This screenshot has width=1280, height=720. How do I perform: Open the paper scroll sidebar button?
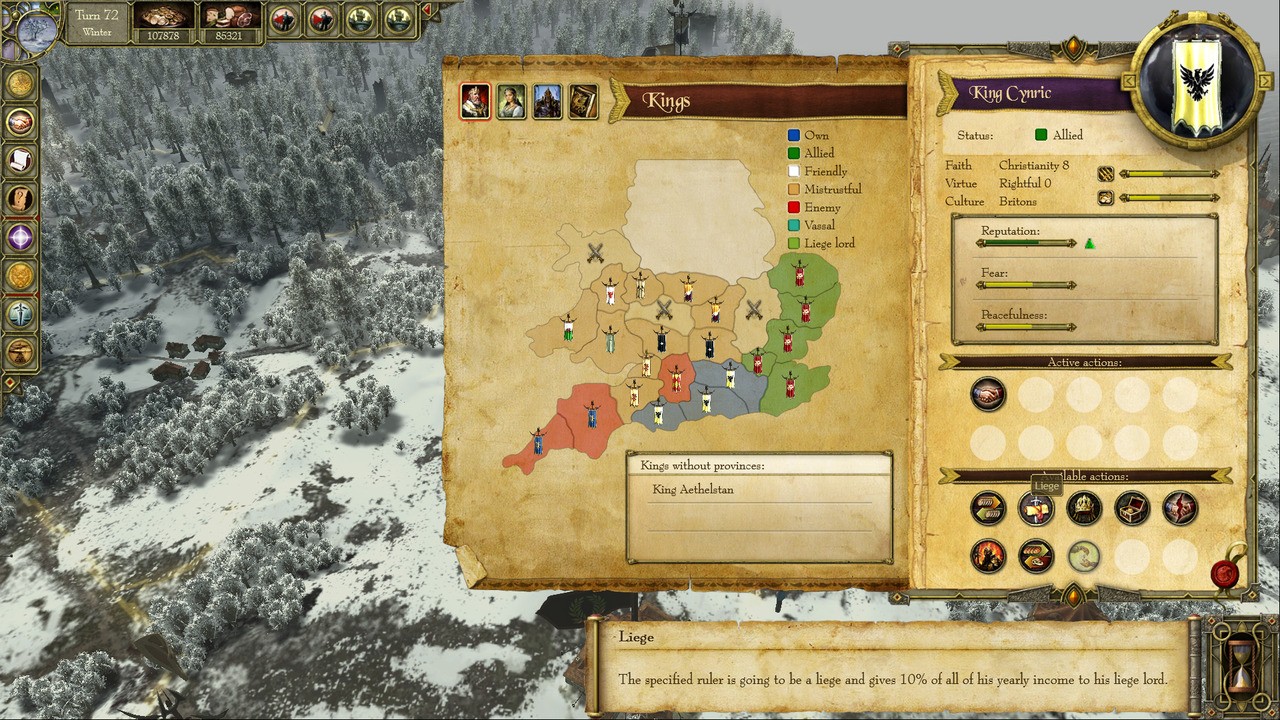tap(20, 160)
